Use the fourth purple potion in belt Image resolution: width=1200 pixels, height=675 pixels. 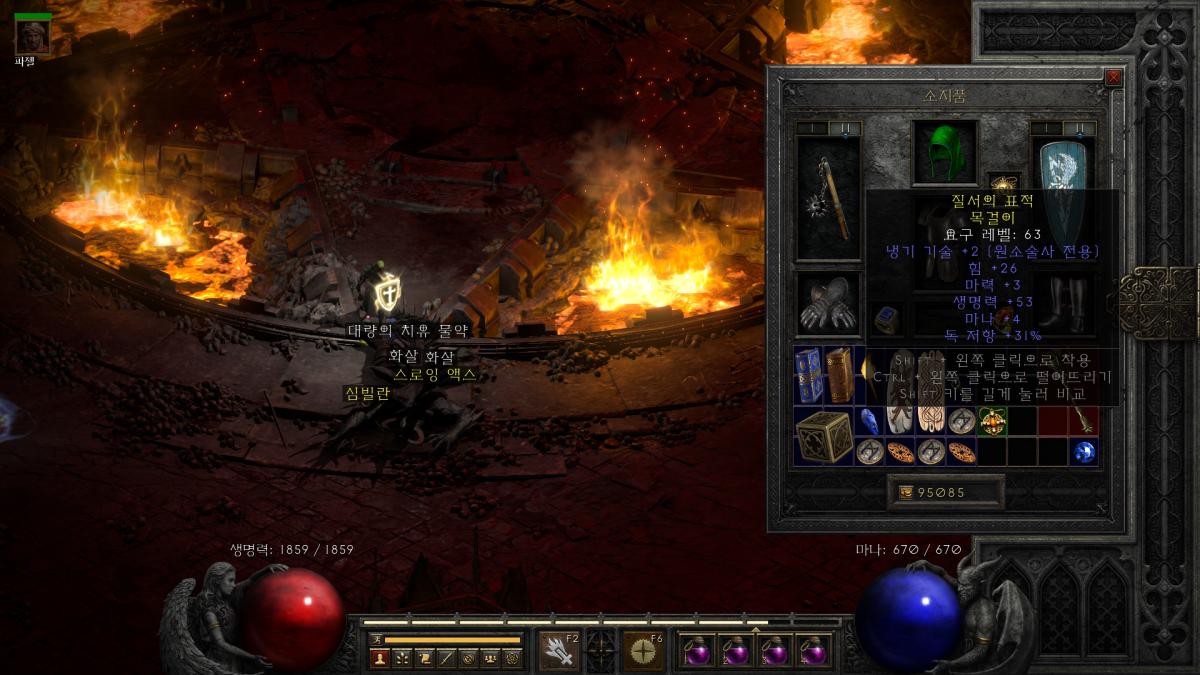(814, 652)
